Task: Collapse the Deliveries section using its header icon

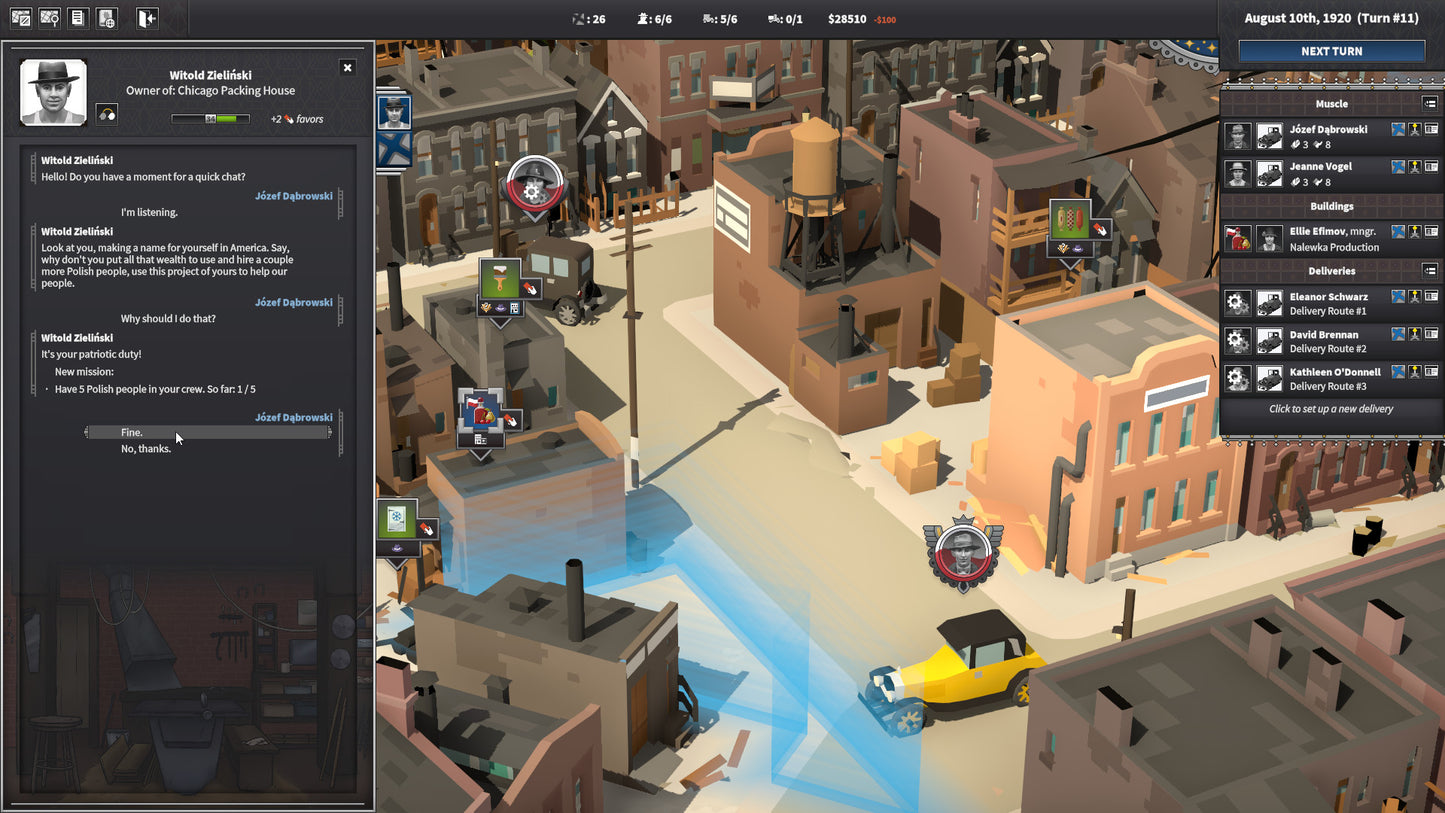Action: 1430,270
